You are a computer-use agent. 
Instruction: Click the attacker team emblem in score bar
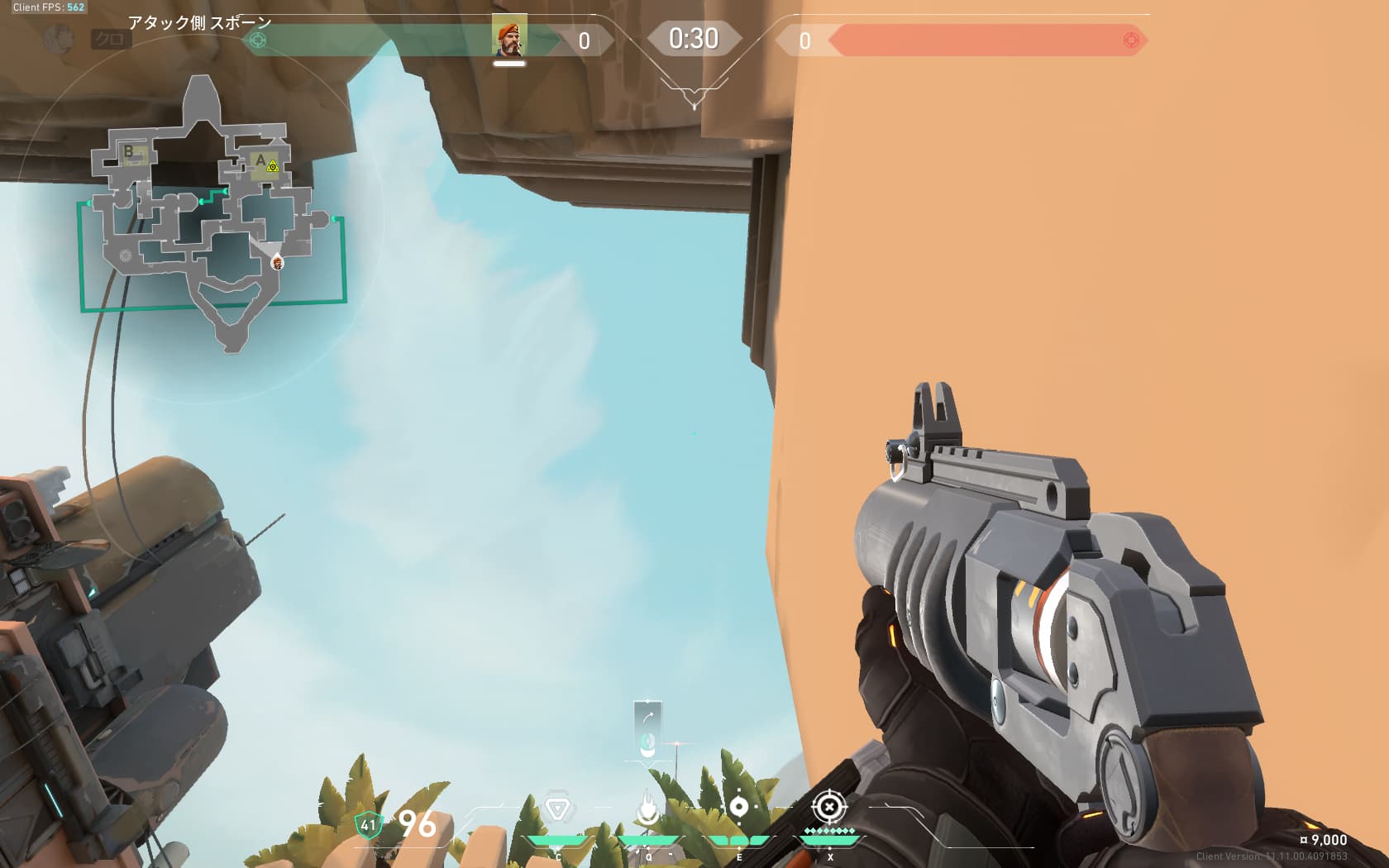(259, 41)
